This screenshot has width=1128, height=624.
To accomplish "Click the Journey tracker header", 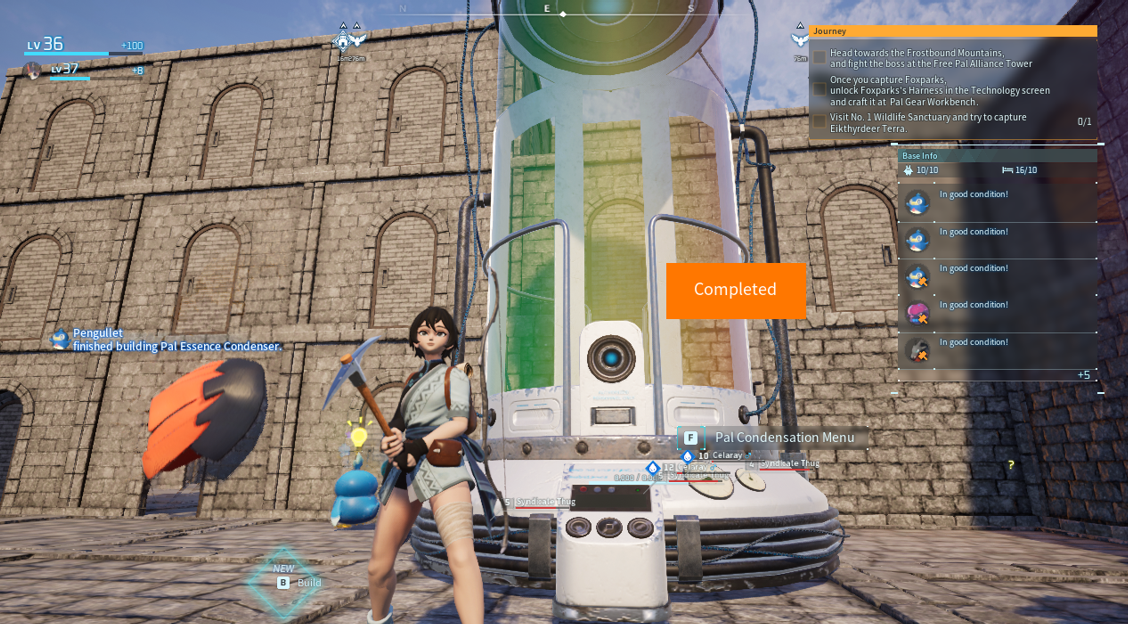I will point(953,31).
